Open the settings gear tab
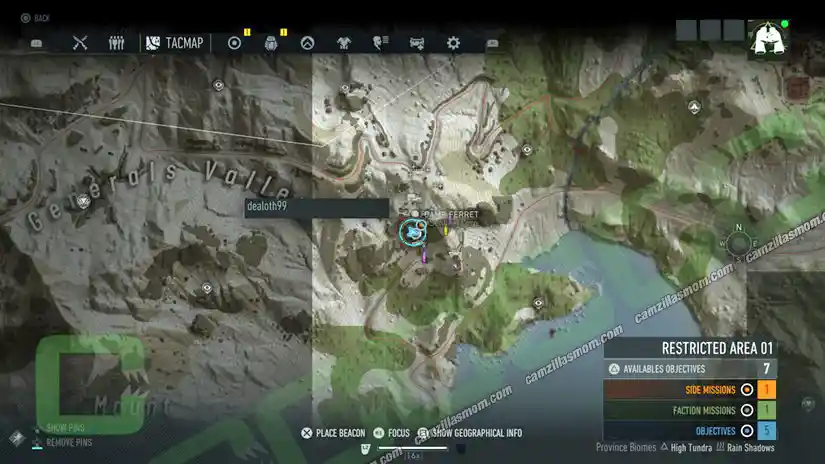 coord(453,43)
